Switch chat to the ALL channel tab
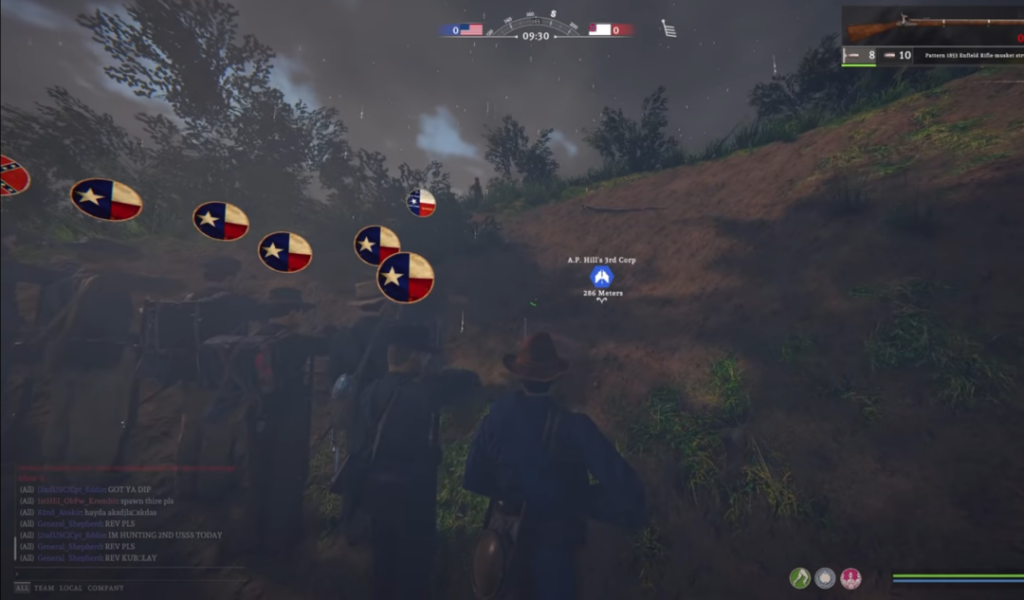This screenshot has width=1024, height=600. coord(22,588)
